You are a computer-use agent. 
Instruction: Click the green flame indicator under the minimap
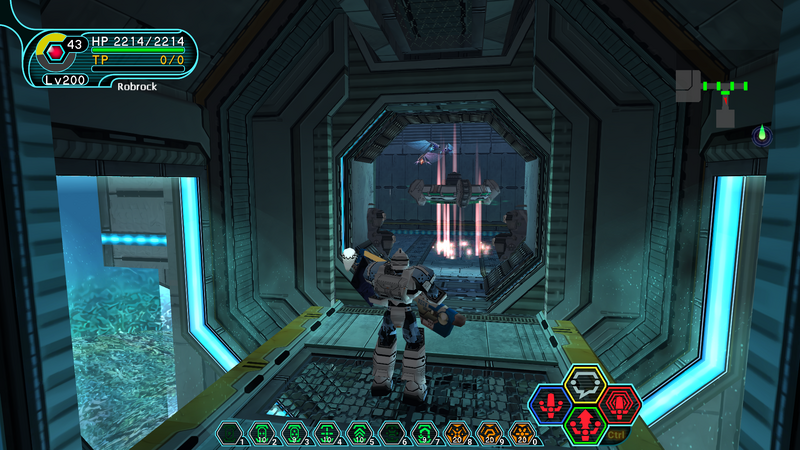click(x=762, y=134)
